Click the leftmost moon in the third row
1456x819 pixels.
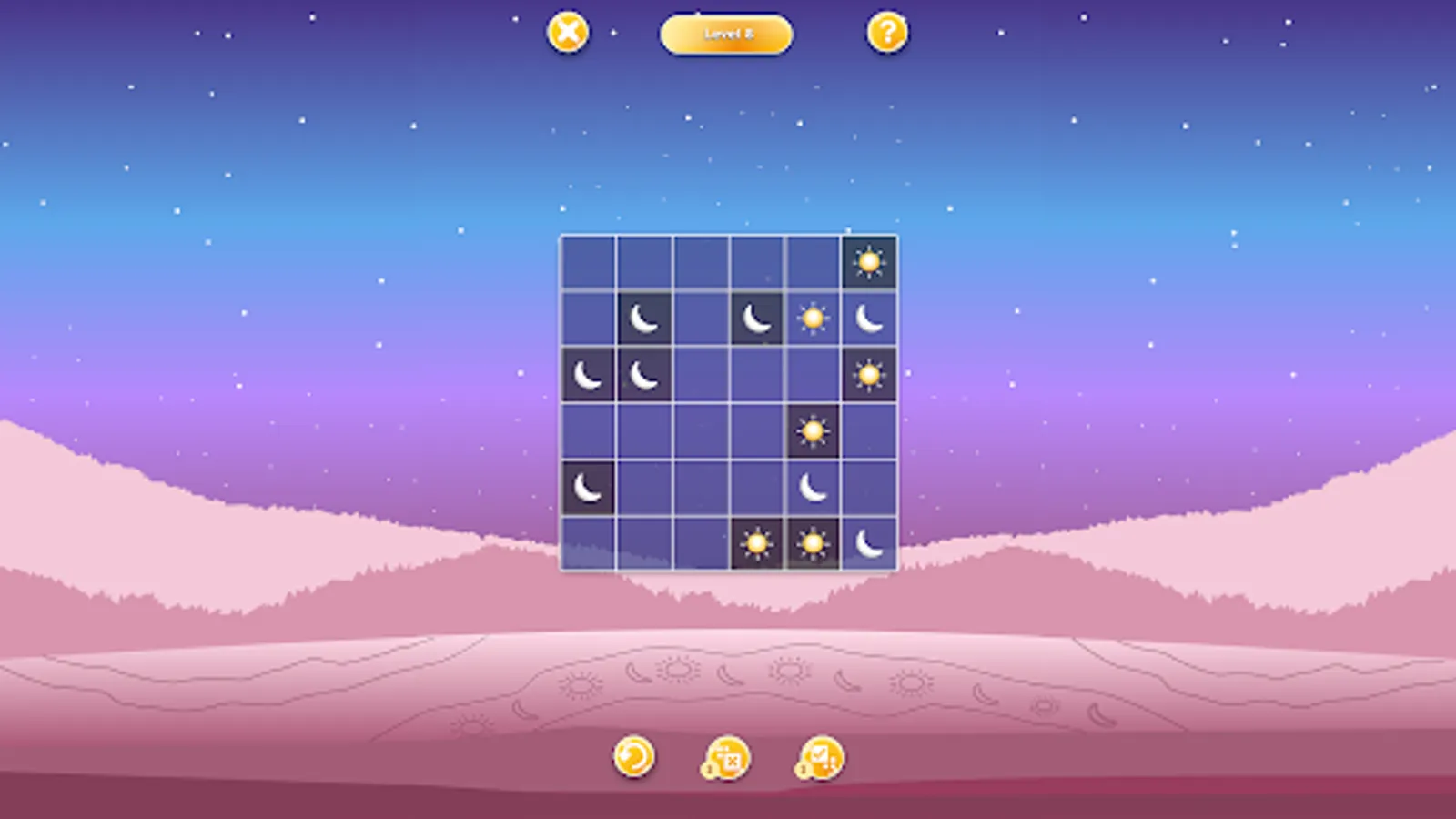click(587, 374)
